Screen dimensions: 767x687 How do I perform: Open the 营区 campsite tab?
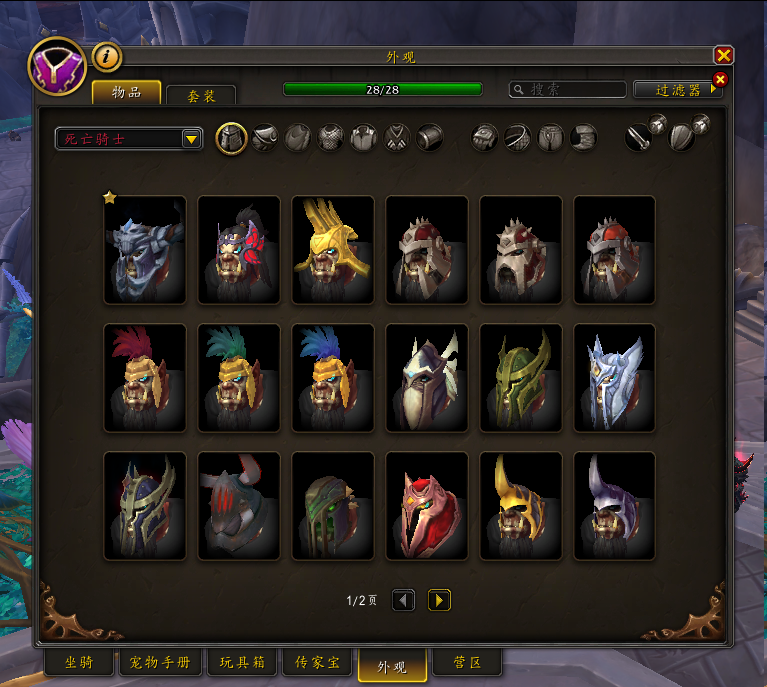[468, 662]
